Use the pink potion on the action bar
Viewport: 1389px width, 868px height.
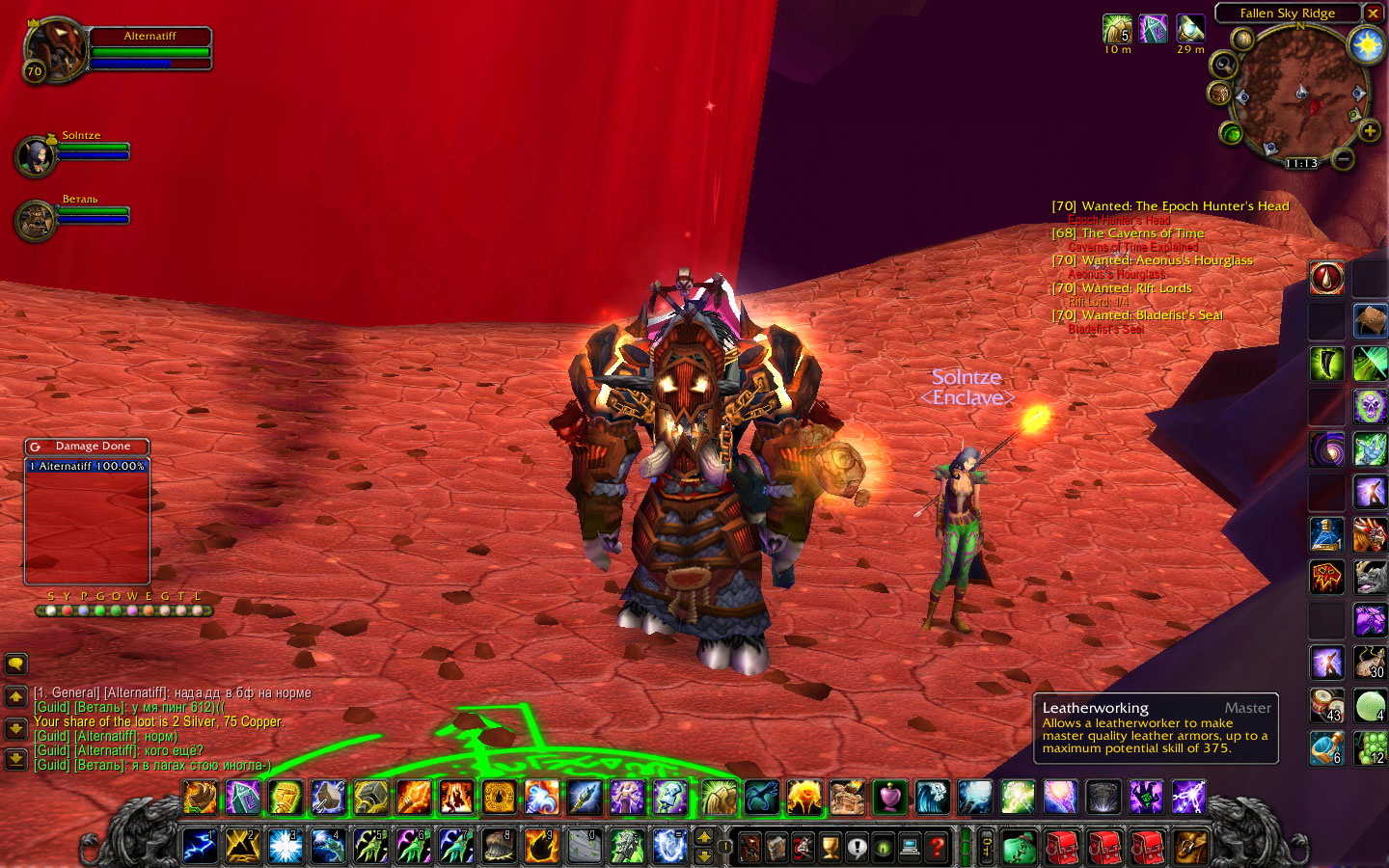tap(889, 798)
